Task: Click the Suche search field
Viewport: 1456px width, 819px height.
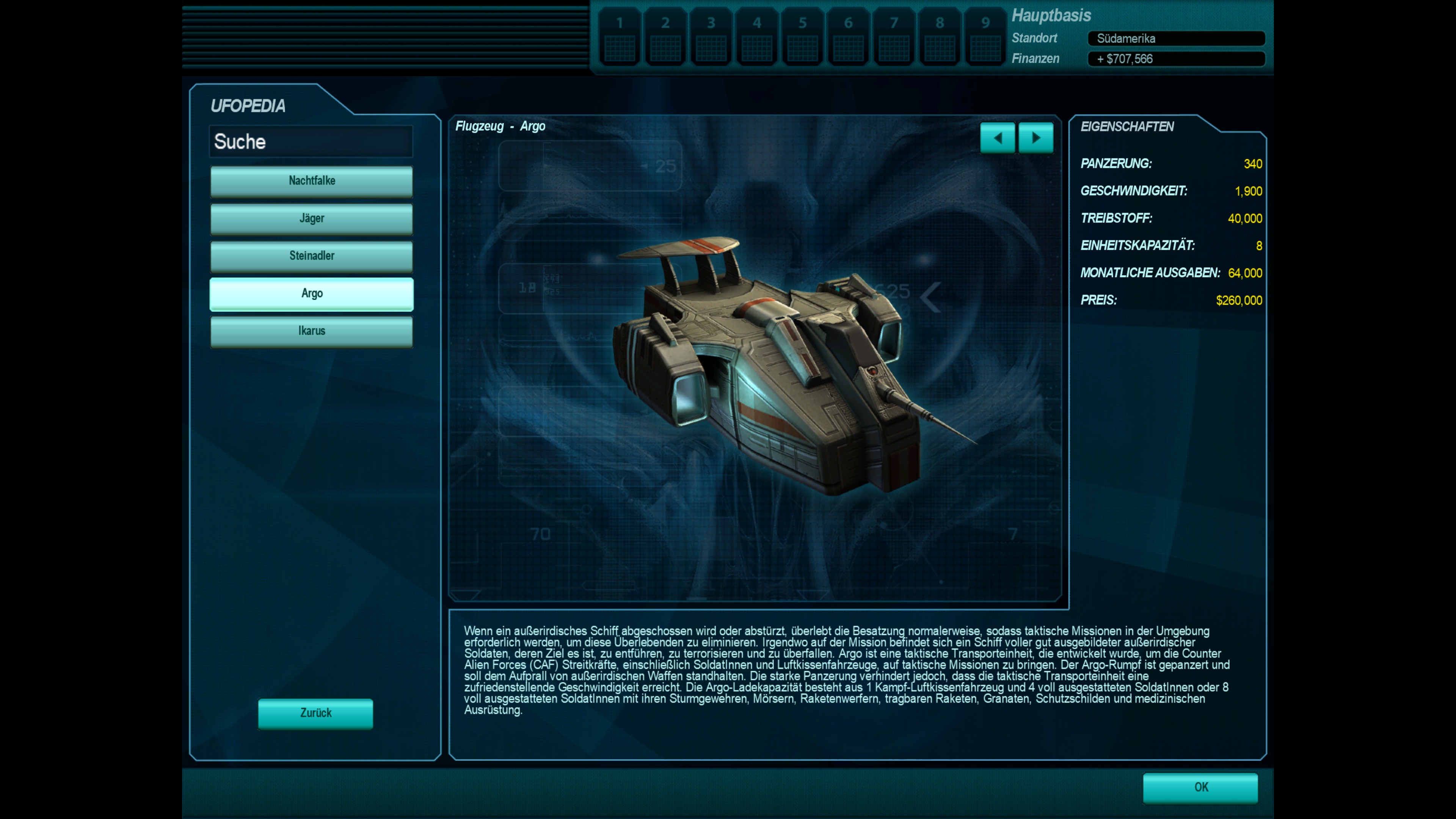Action: (x=311, y=141)
